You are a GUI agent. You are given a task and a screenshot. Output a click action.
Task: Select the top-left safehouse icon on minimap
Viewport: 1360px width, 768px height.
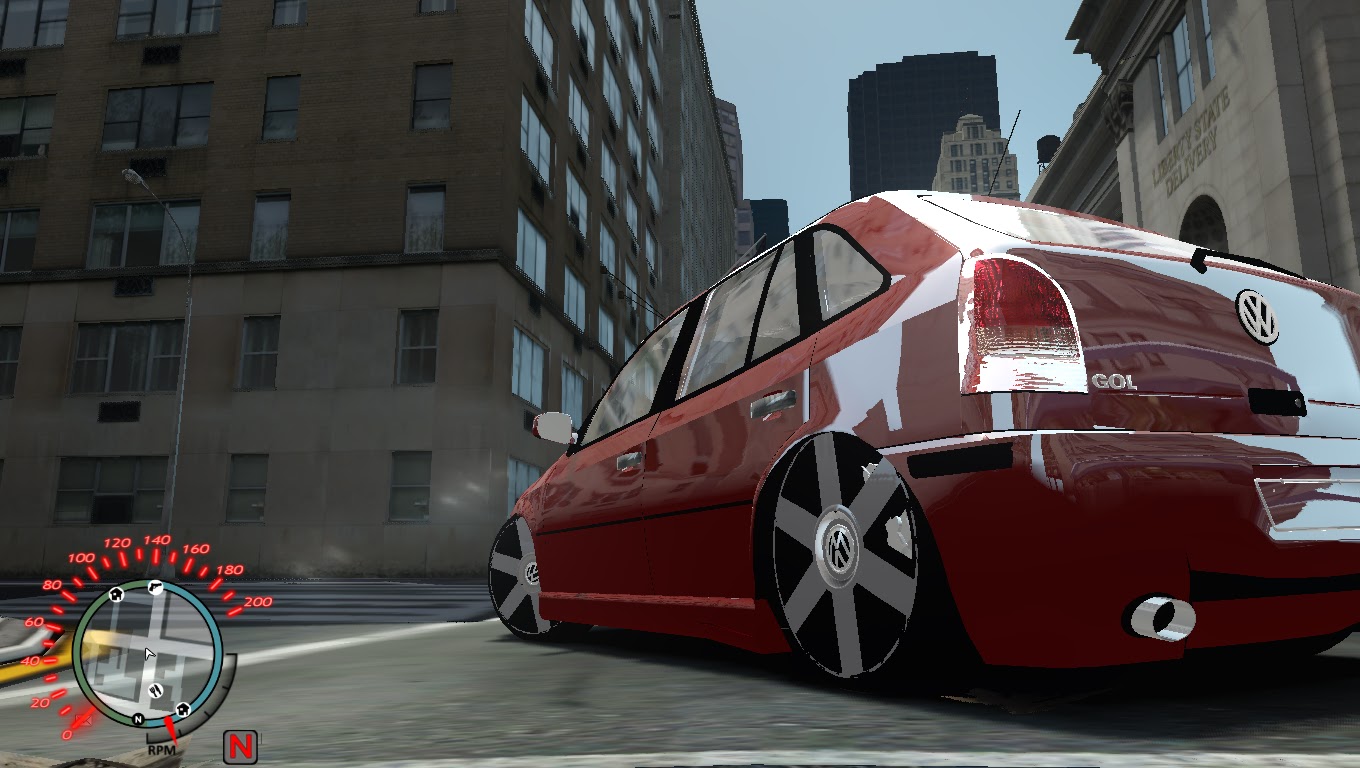click(x=116, y=595)
